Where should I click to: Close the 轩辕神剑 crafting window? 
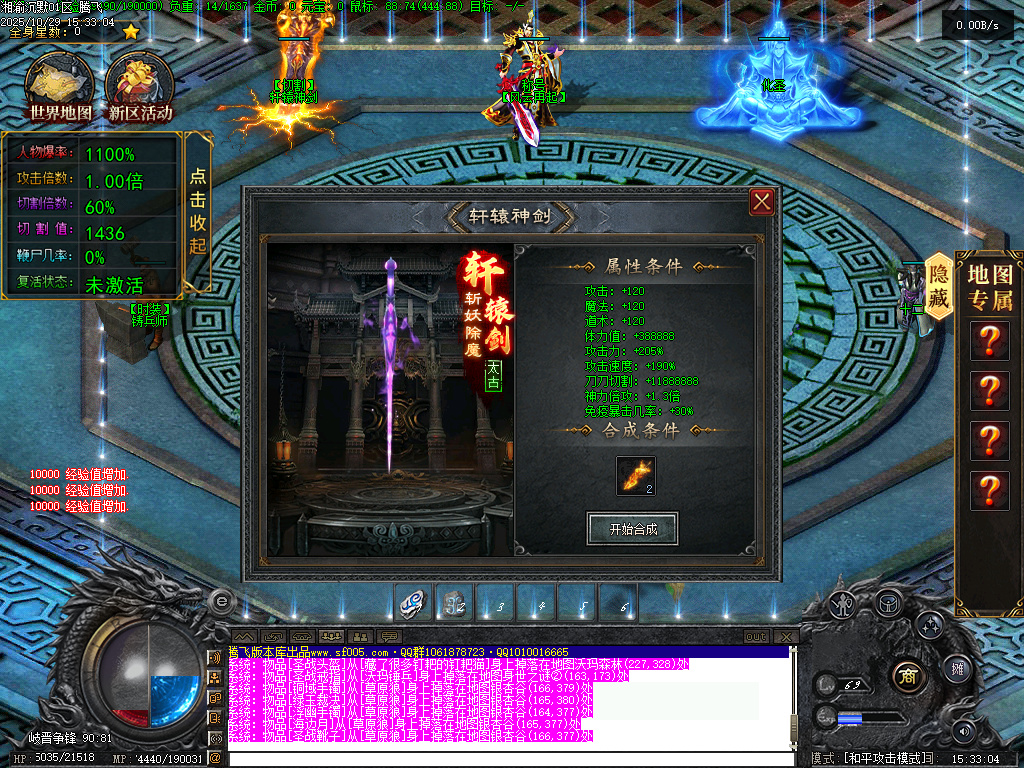pos(762,202)
